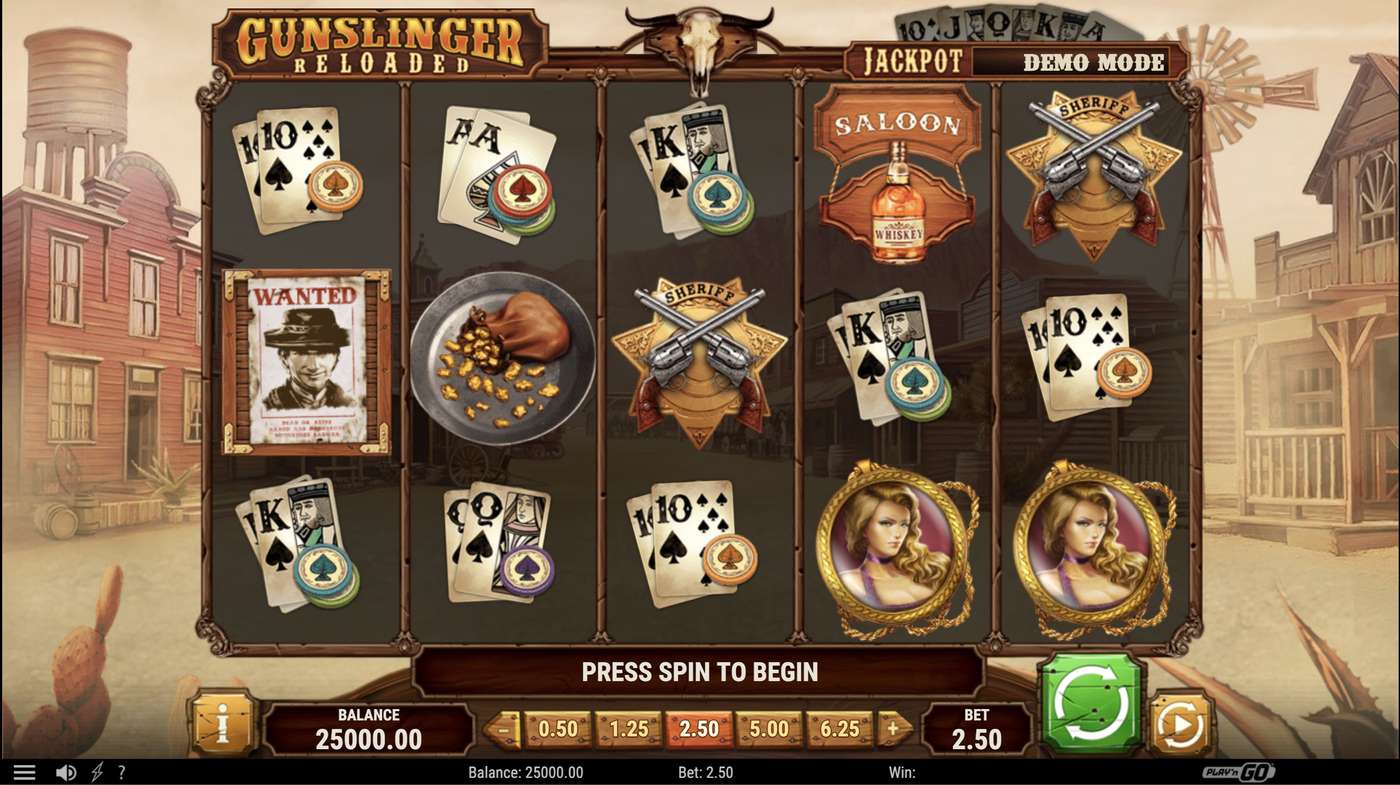
Task: Click the Demo Mode label
Action: pyautogui.click(x=1091, y=61)
